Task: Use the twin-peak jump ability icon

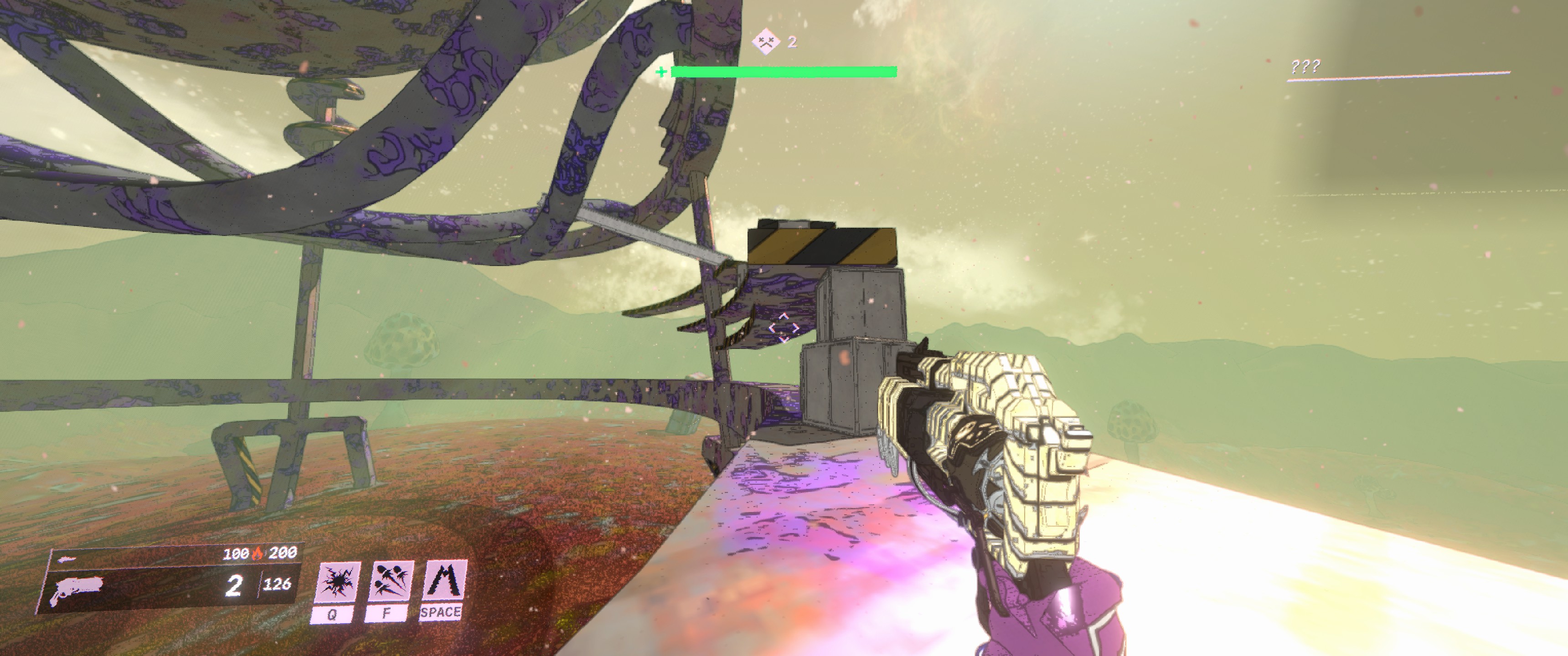Action: [444, 580]
